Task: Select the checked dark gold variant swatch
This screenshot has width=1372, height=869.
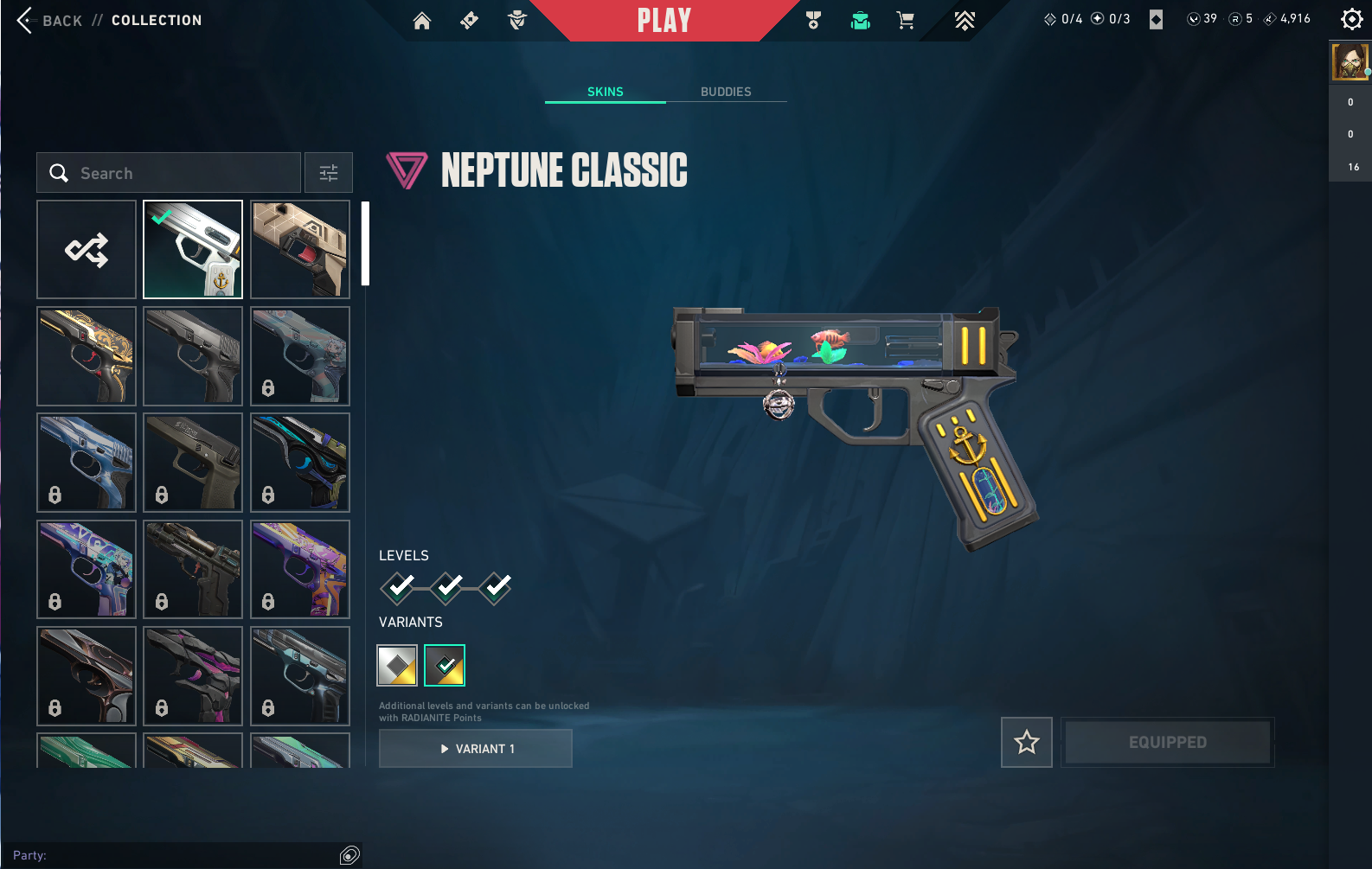Action: [x=445, y=666]
